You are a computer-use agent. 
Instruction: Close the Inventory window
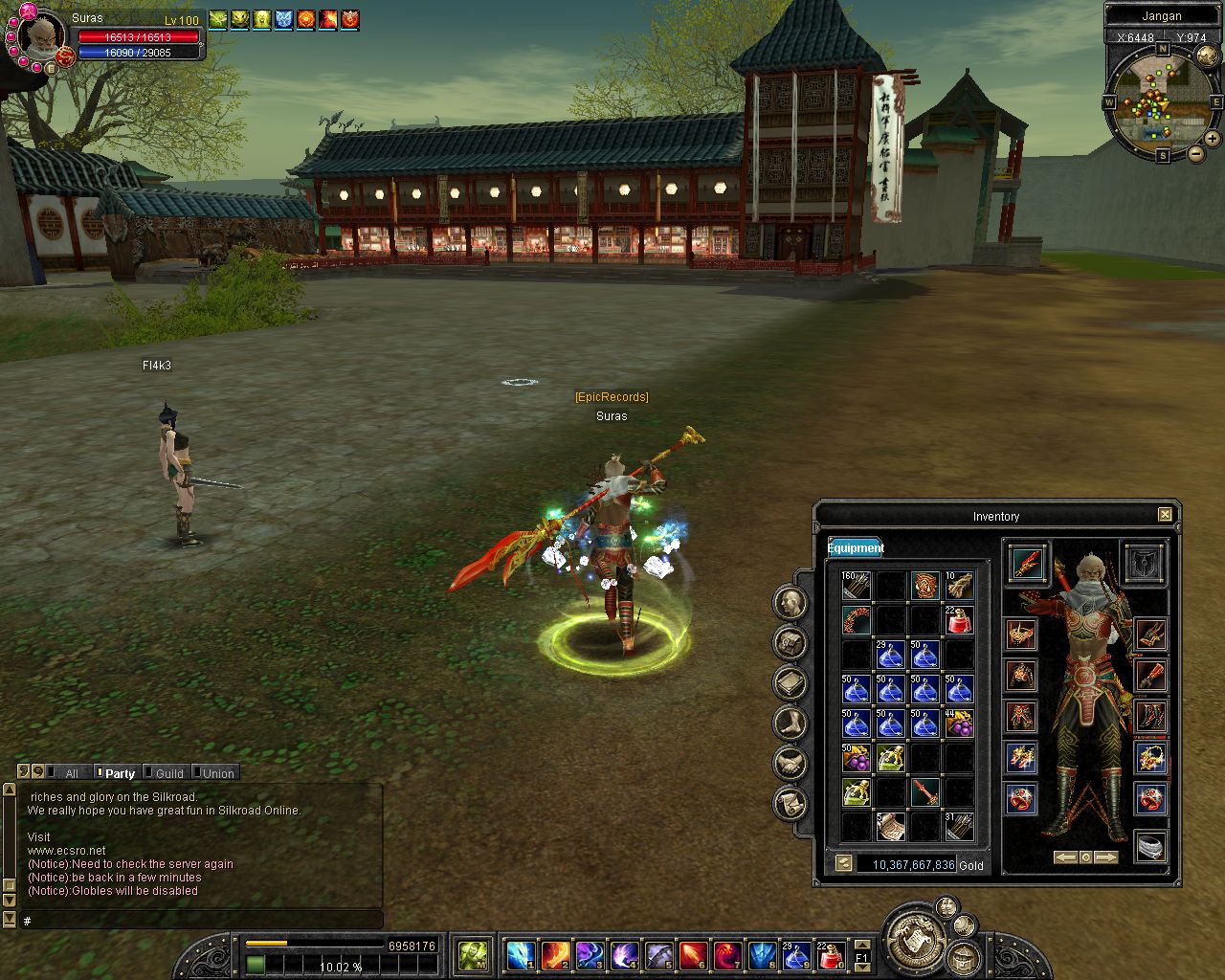1165,515
